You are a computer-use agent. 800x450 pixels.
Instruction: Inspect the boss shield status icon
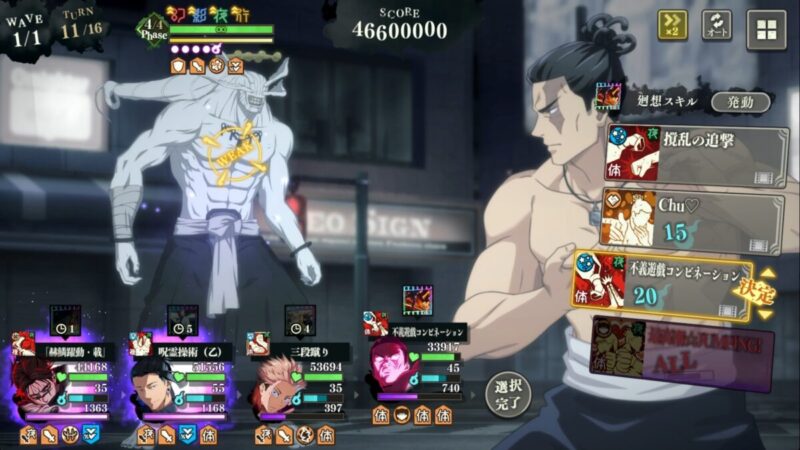(x=176, y=66)
